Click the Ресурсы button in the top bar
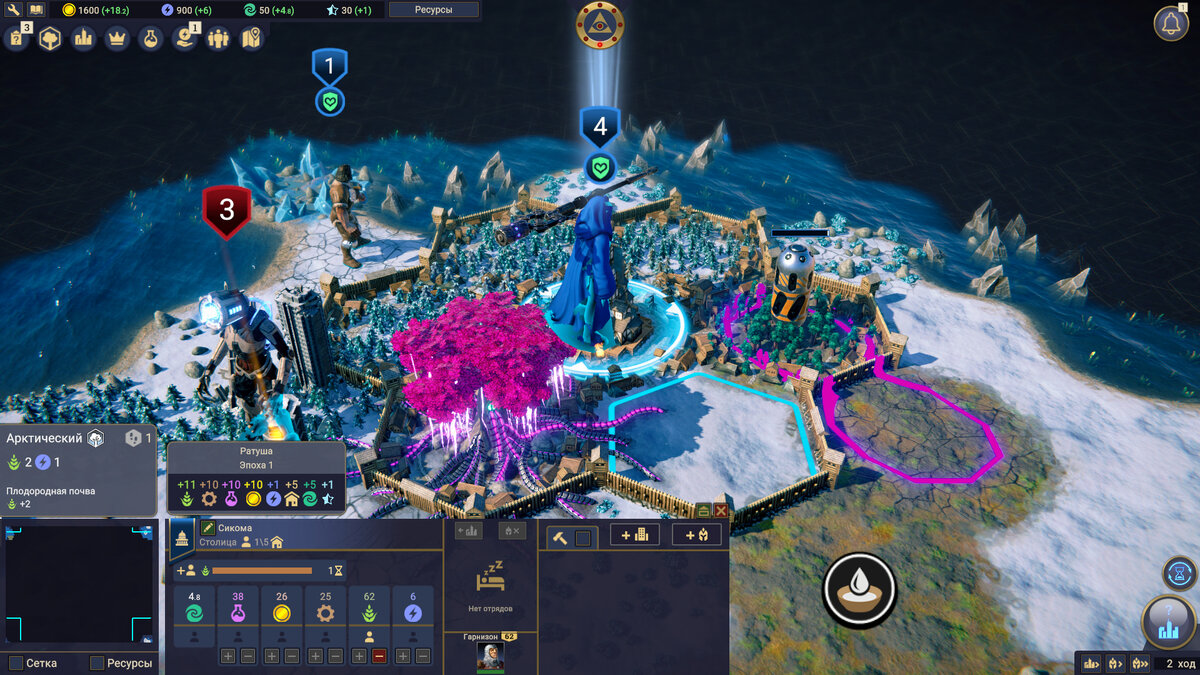The image size is (1200, 675). tap(433, 10)
